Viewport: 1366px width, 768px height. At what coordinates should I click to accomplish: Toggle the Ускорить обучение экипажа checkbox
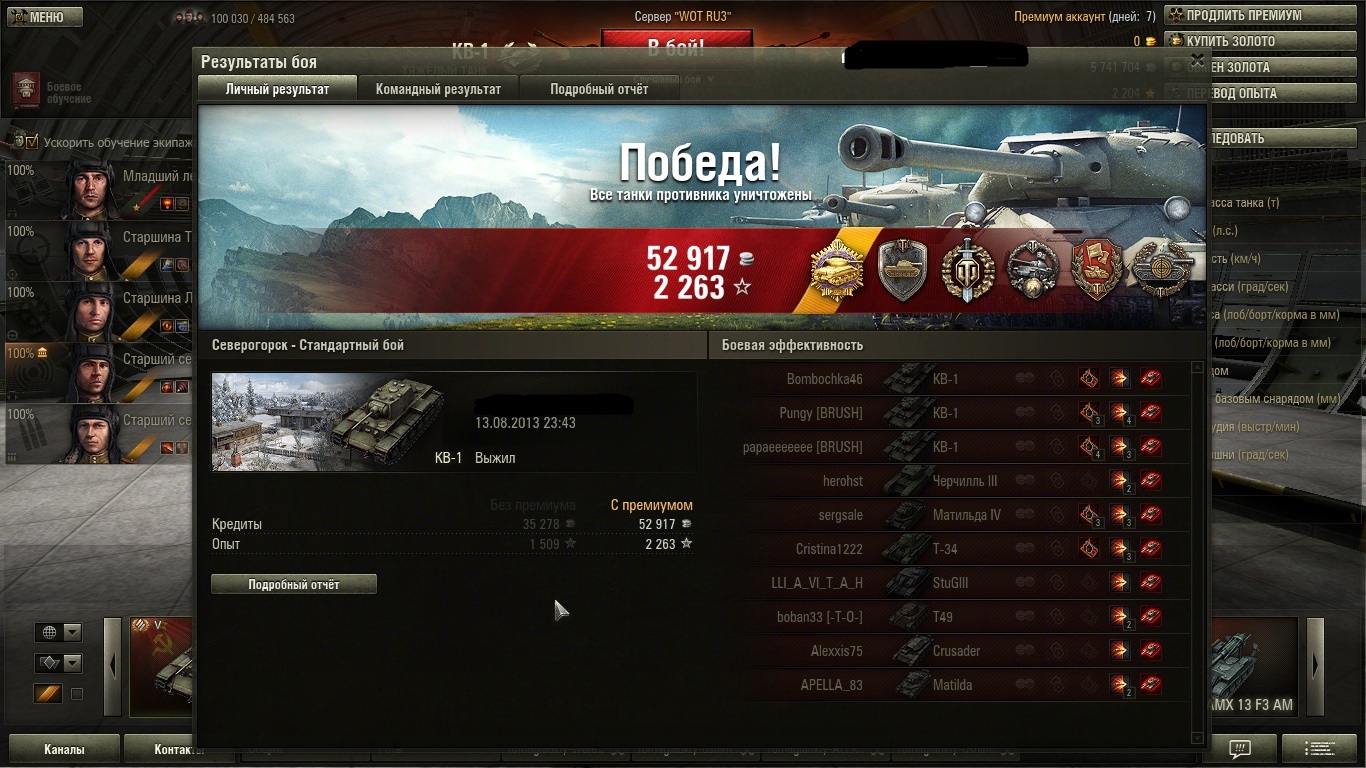pyautogui.click(x=31, y=142)
